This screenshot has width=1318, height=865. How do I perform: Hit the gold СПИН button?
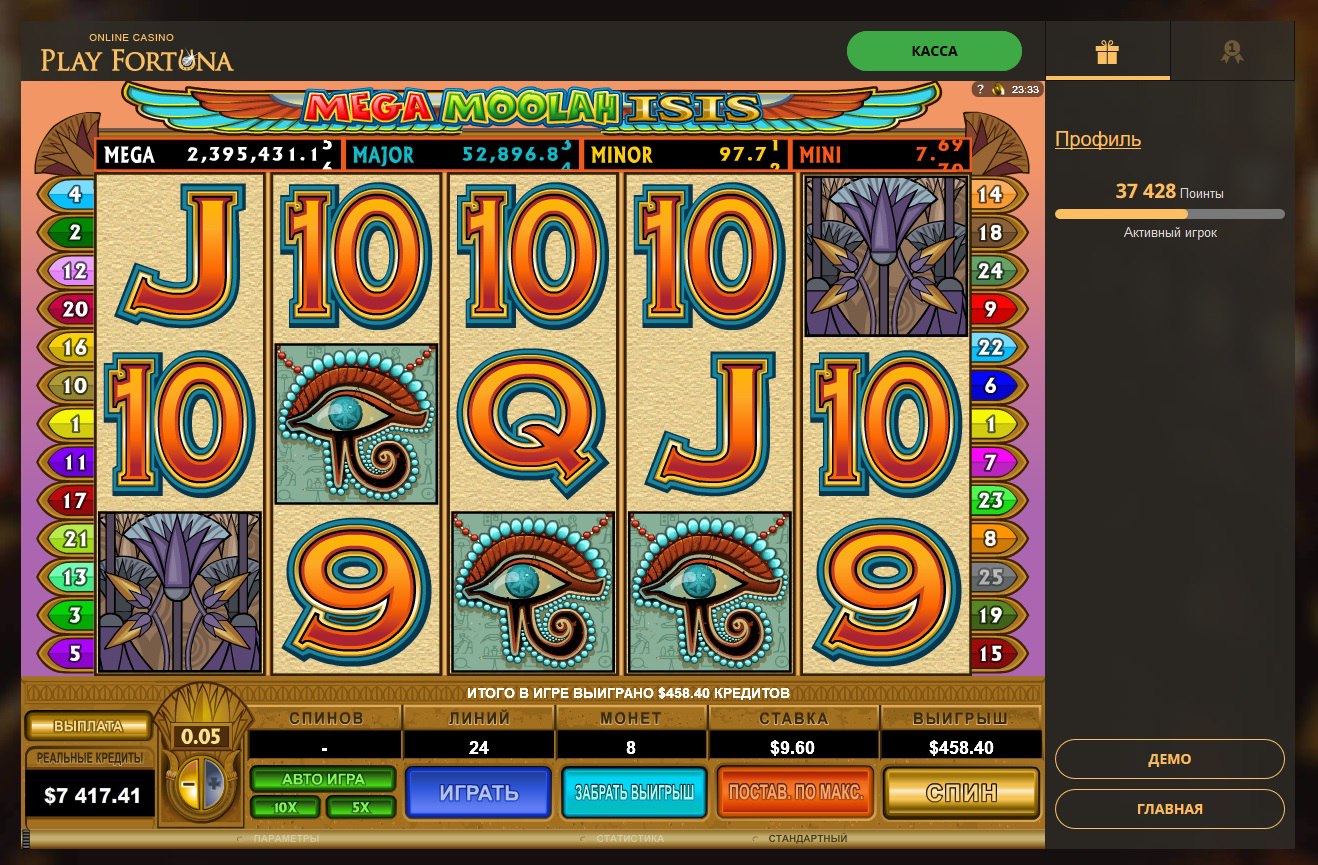(961, 793)
